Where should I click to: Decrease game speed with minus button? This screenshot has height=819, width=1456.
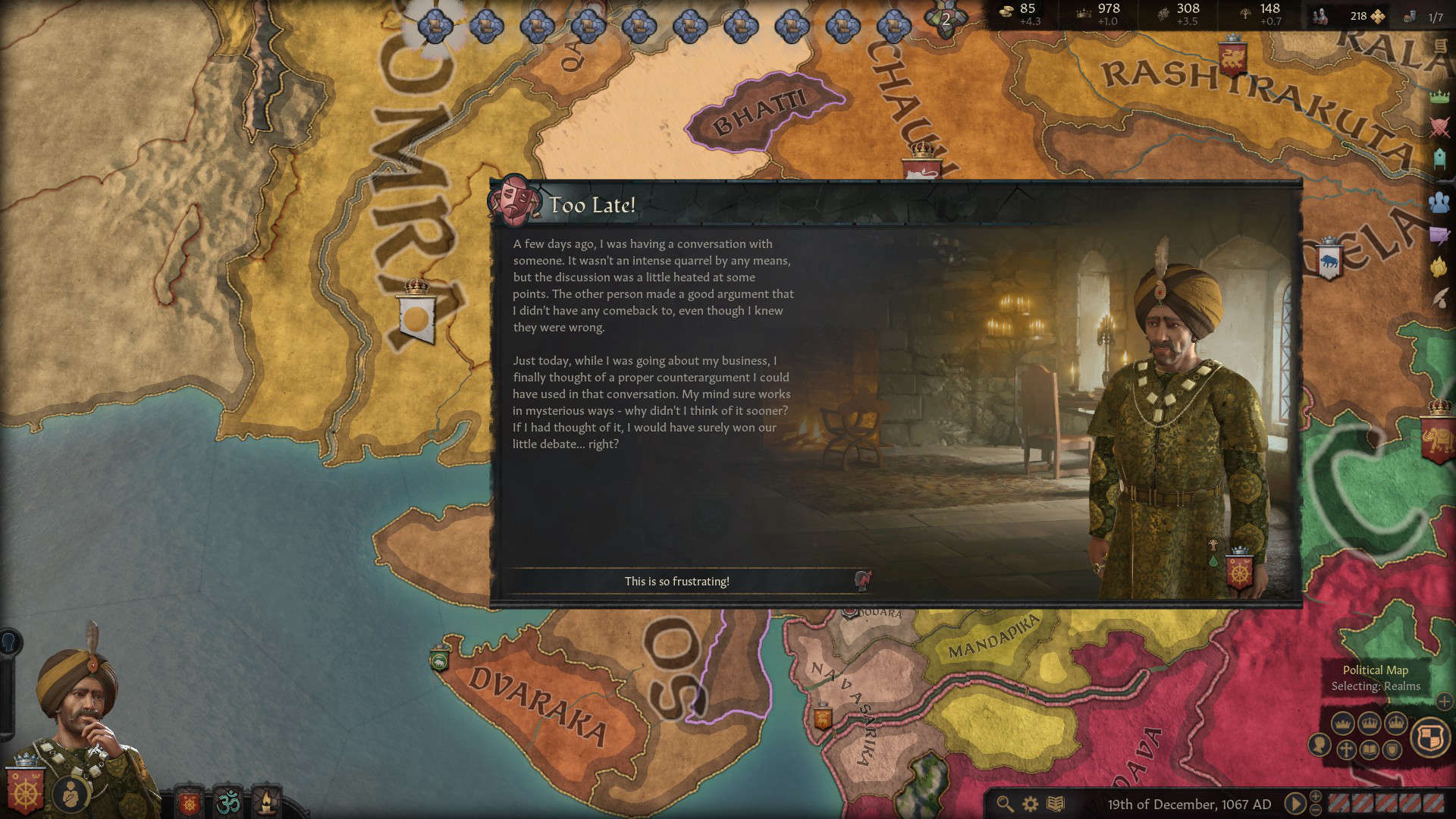click(x=1316, y=811)
